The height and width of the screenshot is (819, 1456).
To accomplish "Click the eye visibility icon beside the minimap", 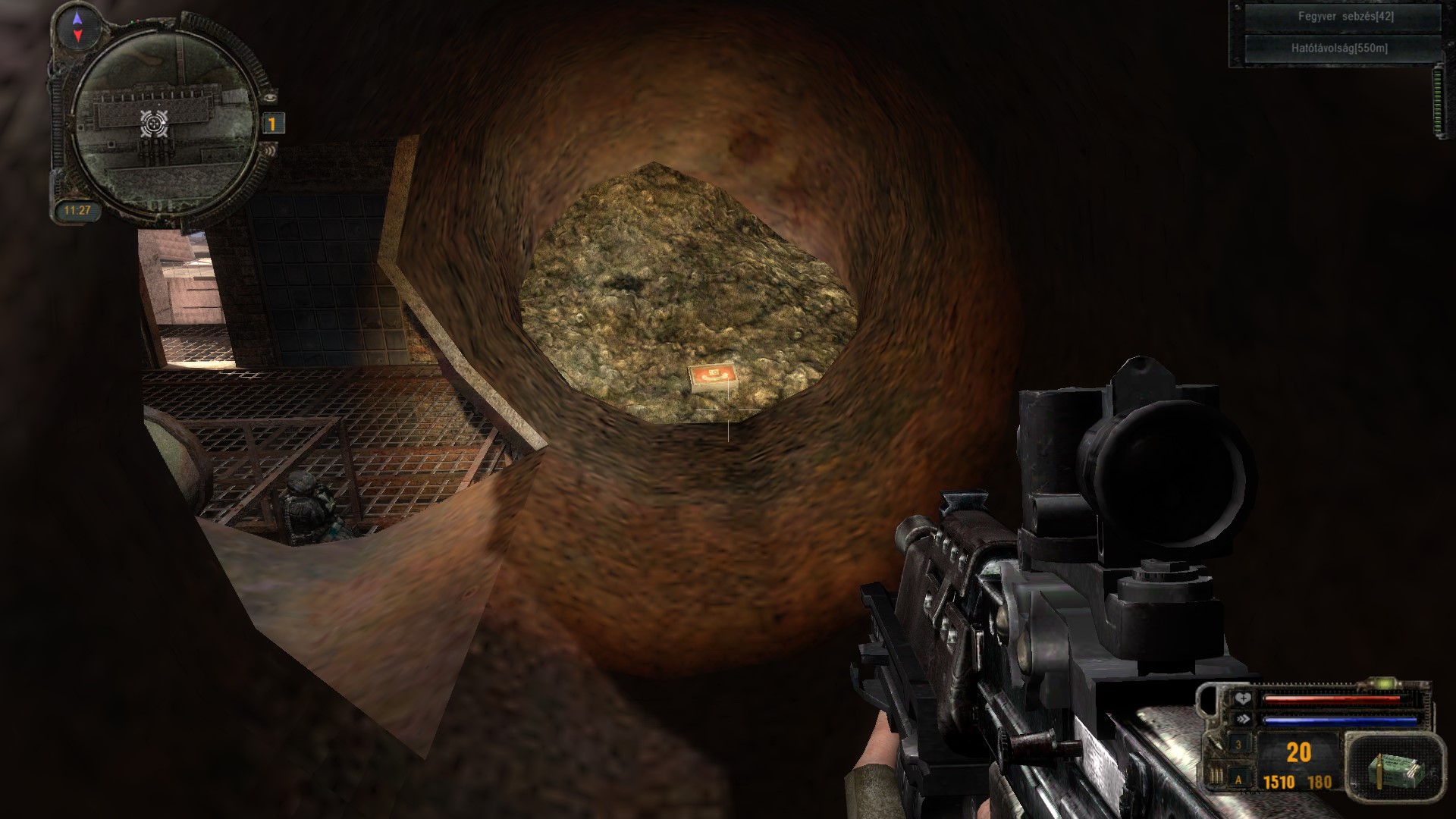I will coord(271,97).
